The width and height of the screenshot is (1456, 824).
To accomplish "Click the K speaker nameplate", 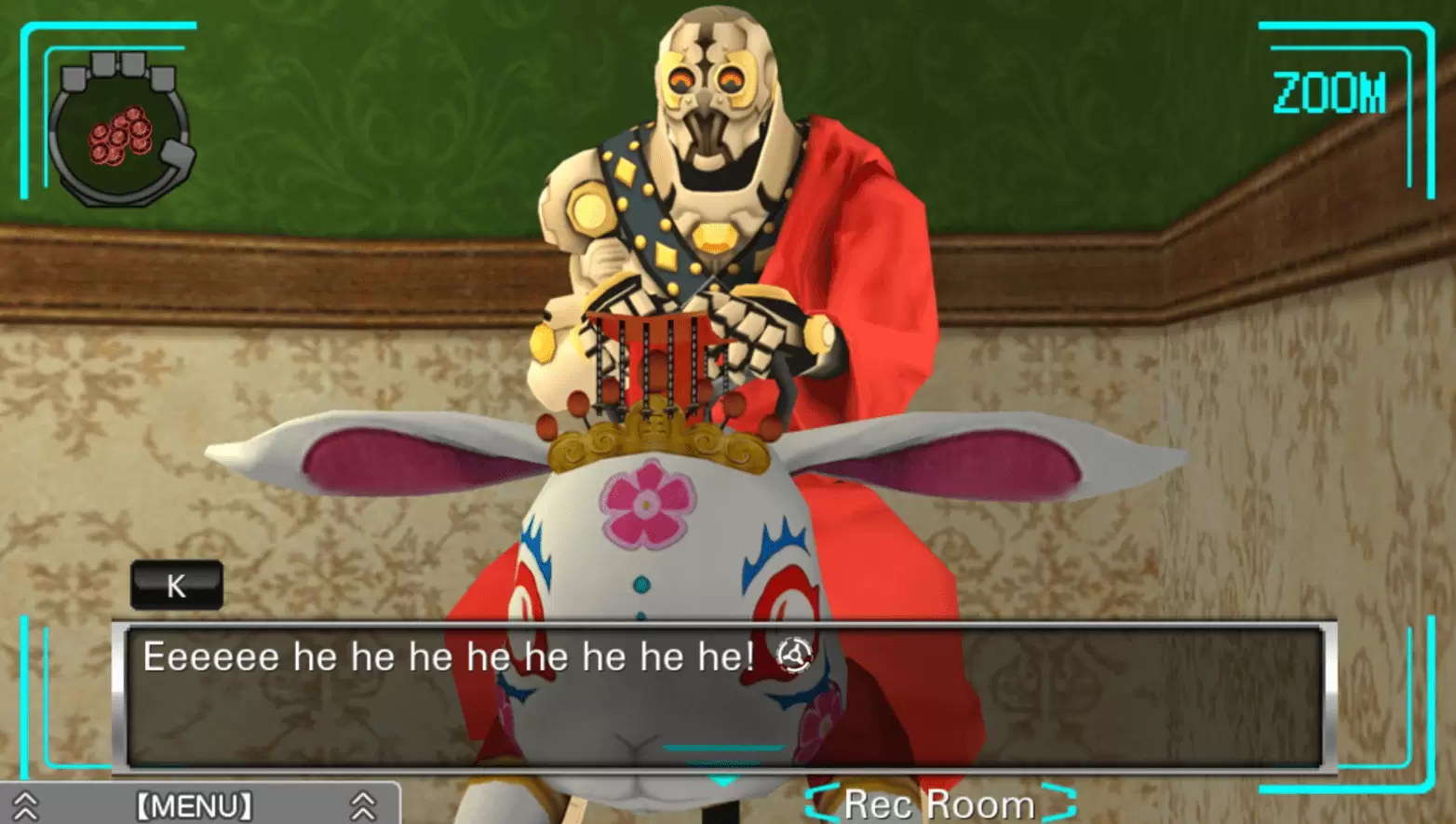I will coord(175,586).
